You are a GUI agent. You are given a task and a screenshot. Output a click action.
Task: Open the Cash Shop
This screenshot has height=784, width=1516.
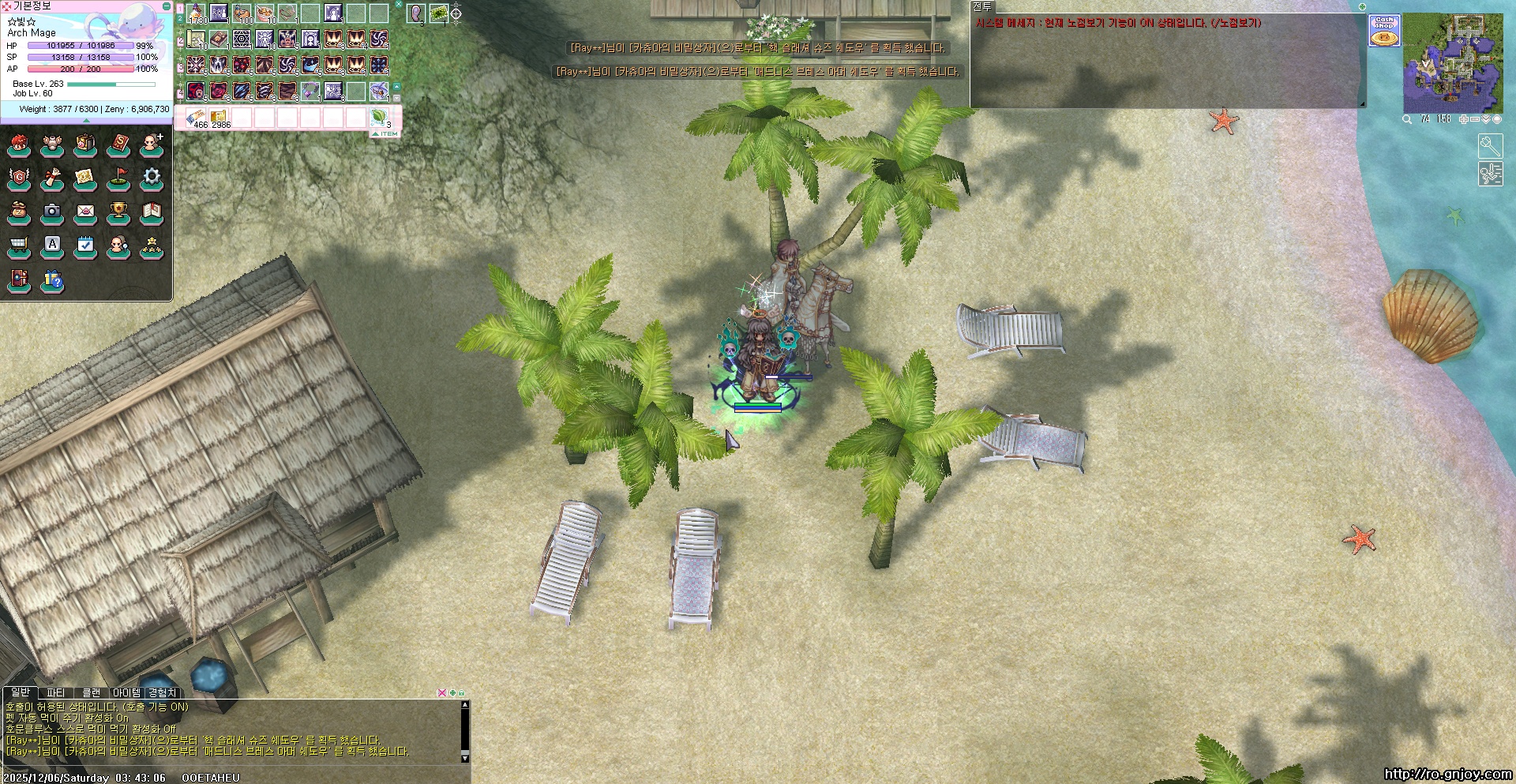[x=1384, y=31]
